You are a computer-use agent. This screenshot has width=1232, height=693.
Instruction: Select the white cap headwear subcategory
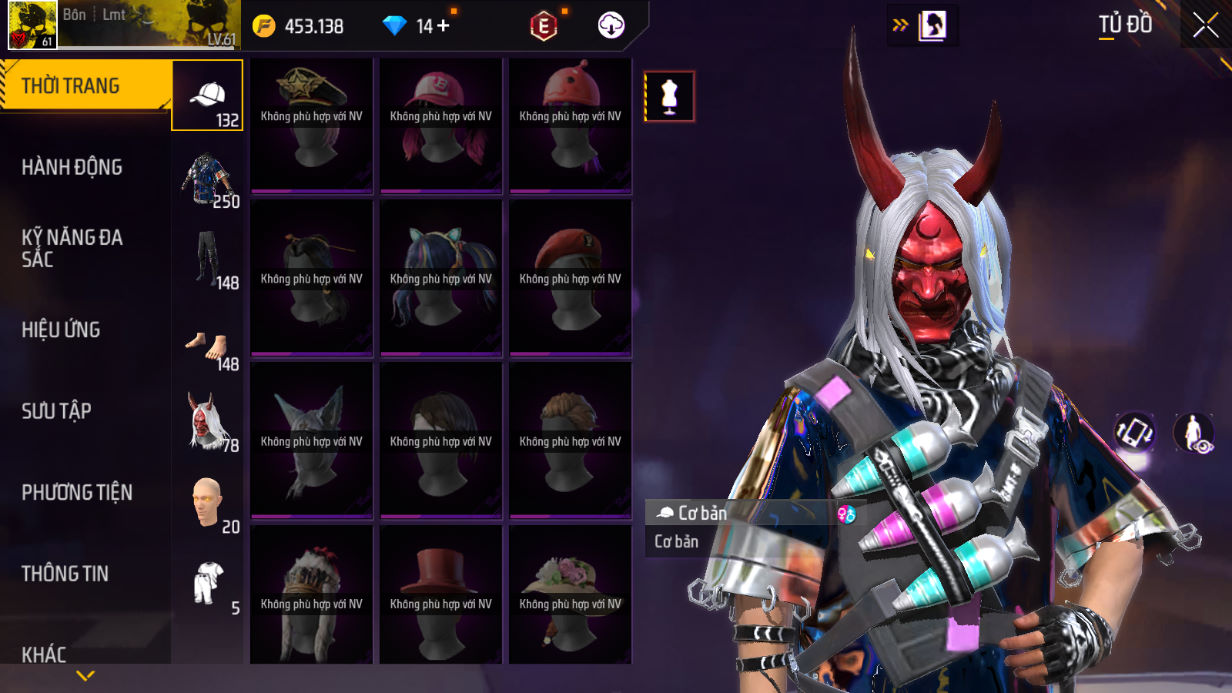[208, 96]
